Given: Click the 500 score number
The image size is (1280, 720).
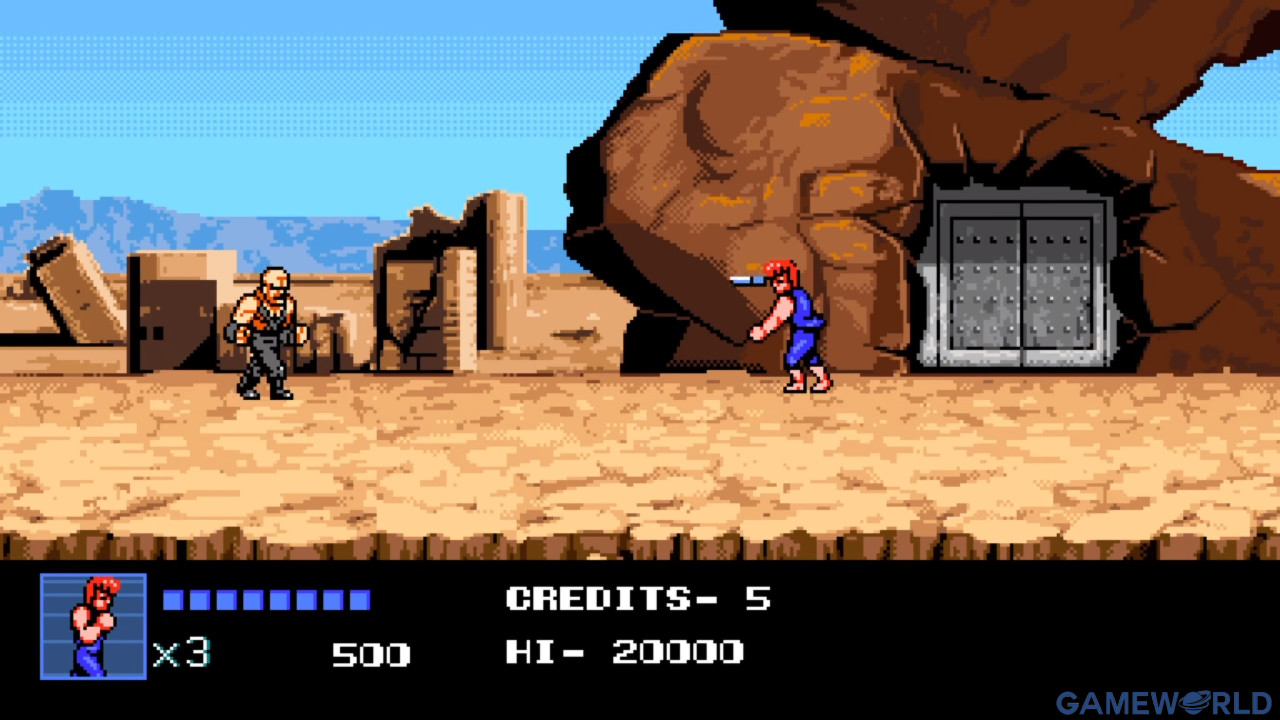Looking at the screenshot, I should (x=370, y=653).
